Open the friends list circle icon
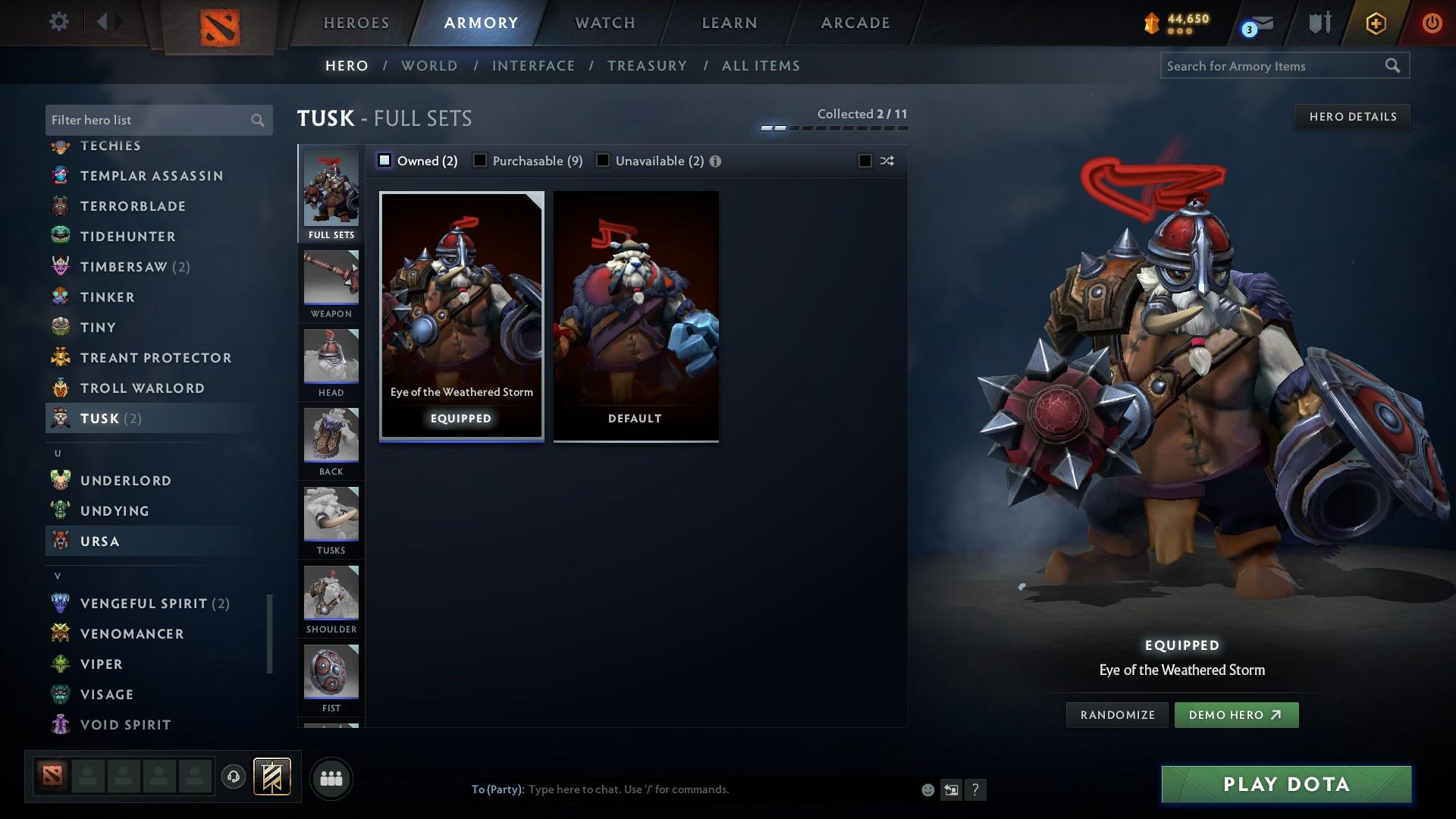 pos(330,778)
